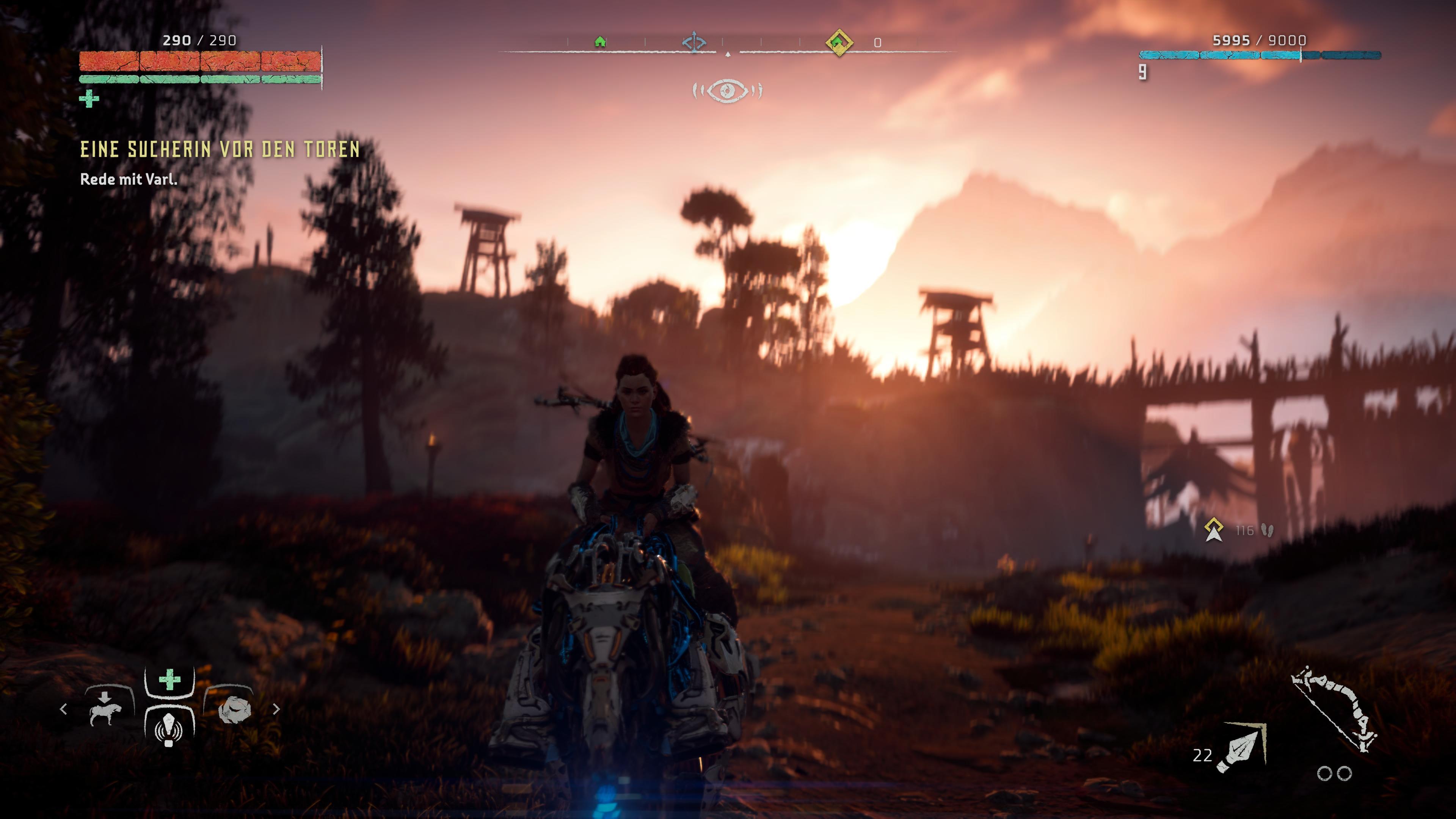Choose the rock item quick slot
Image resolution: width=1456 pixels, height=819 pixels.
click(232, 710)
